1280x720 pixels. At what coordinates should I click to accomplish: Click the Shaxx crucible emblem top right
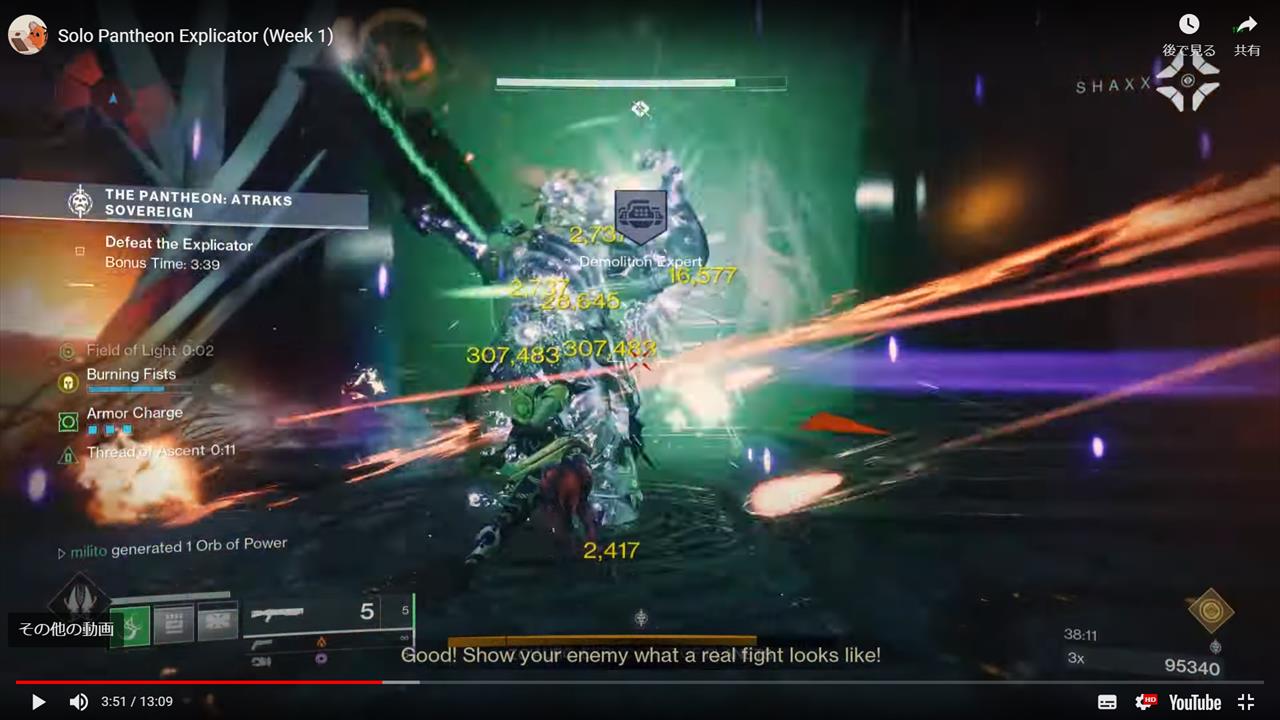1188,79
